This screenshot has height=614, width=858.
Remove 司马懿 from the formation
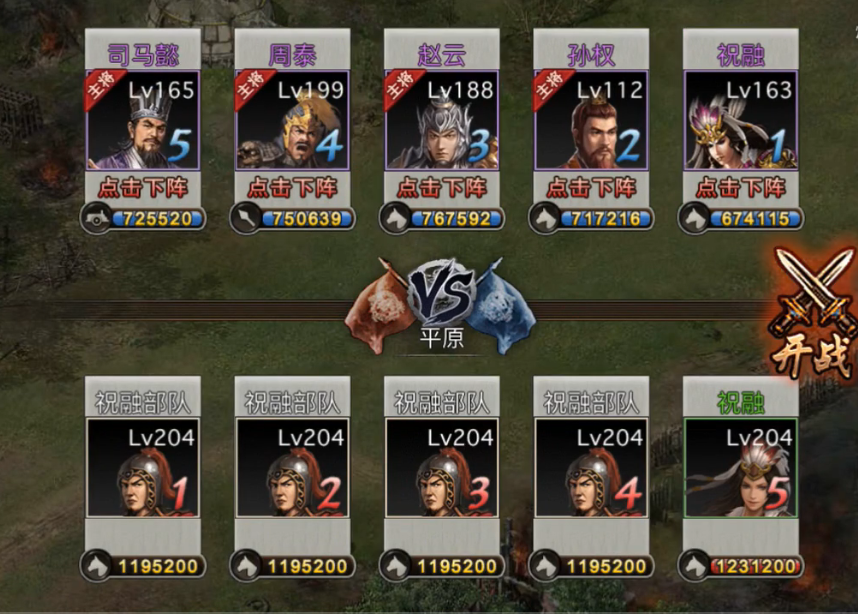point(143,187)
